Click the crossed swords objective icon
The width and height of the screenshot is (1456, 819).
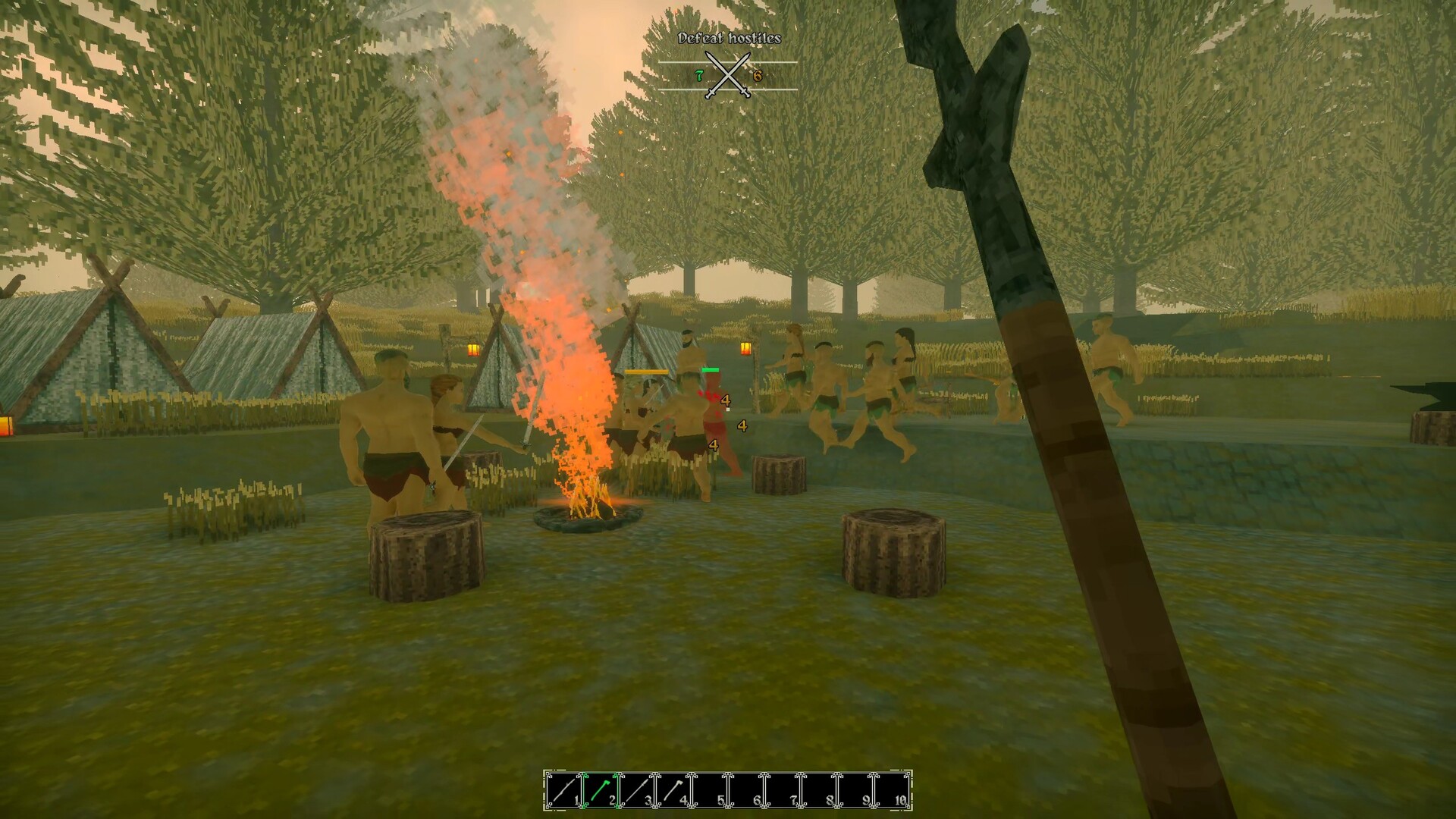coord(727,74)
